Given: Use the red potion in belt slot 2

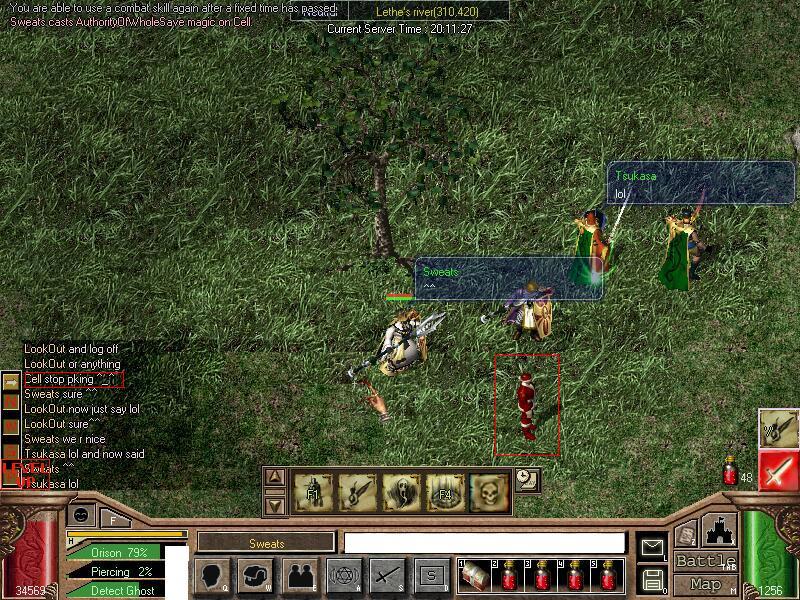Looking at the screenshot, I should click(511, 576).
